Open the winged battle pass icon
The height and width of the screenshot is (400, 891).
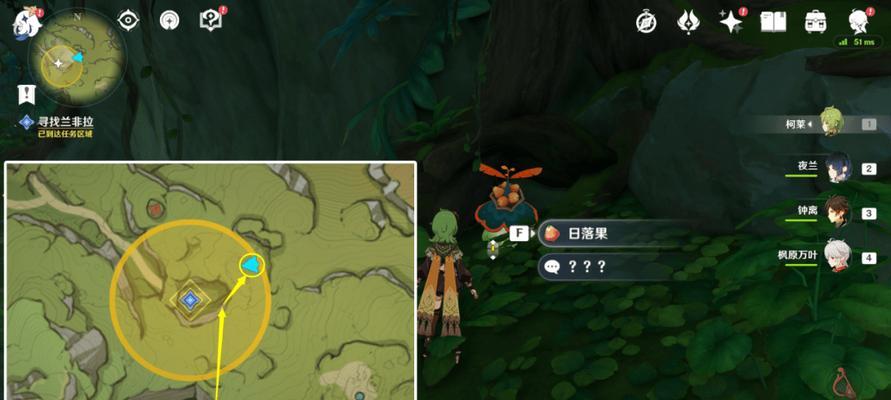(689, 20)
